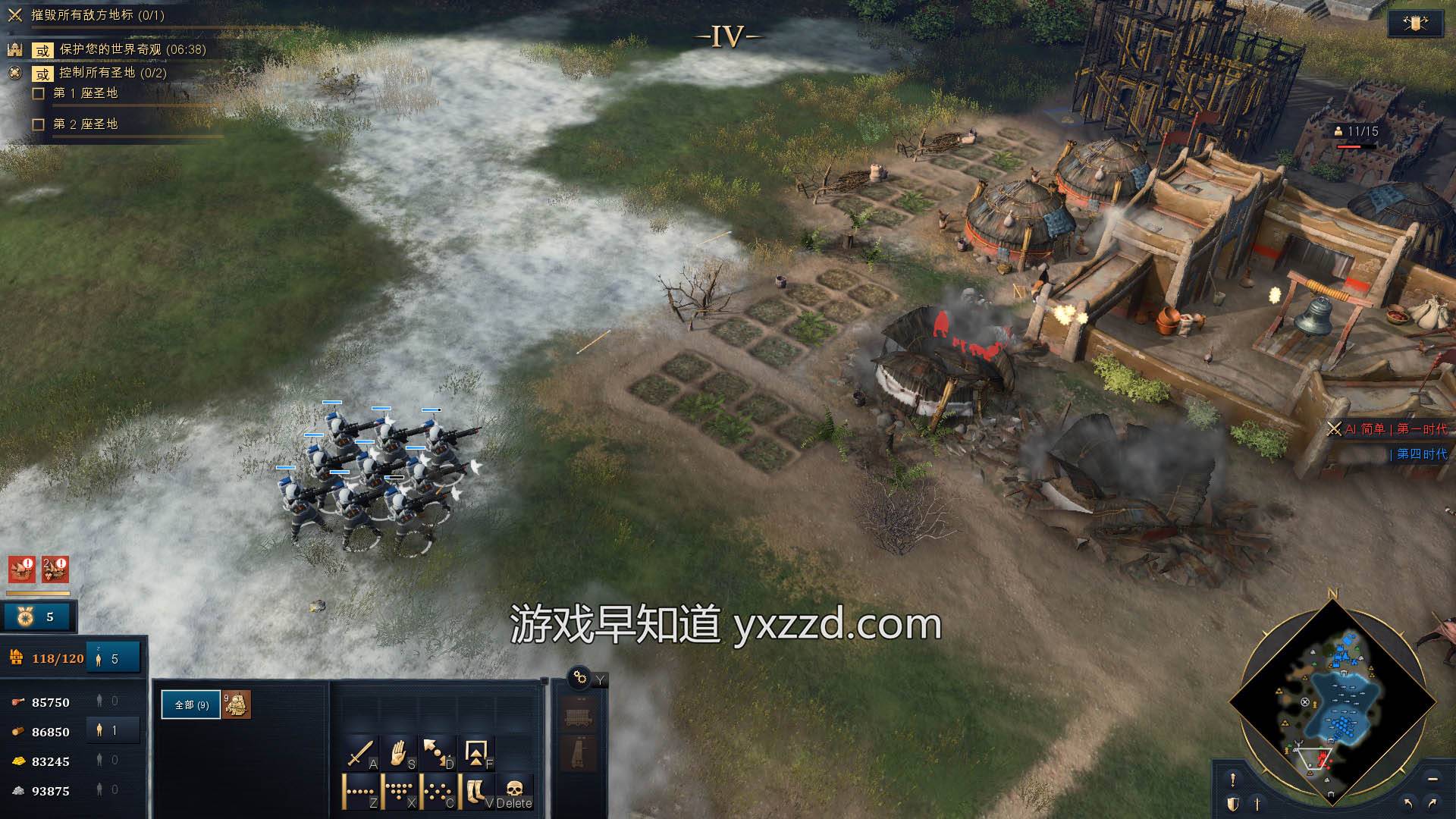Switch to the 全部 (9) selection tab
Image resolution: width=1456 pixels, height=819 pixels.
coord(191,703)
